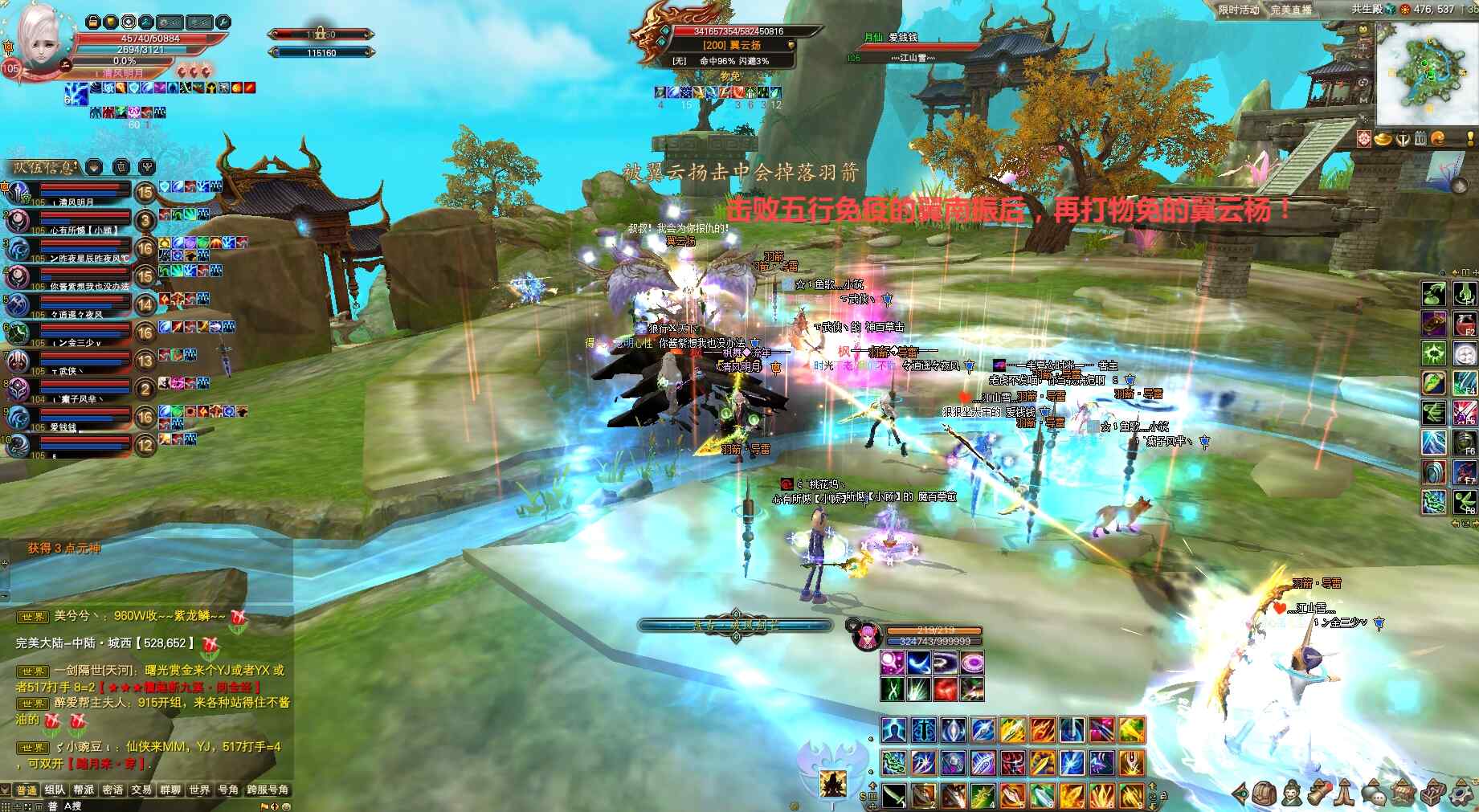Use the sword skill in slot 1
The height and width of the screenshot is (812, 1479).
tap(894, 795)
